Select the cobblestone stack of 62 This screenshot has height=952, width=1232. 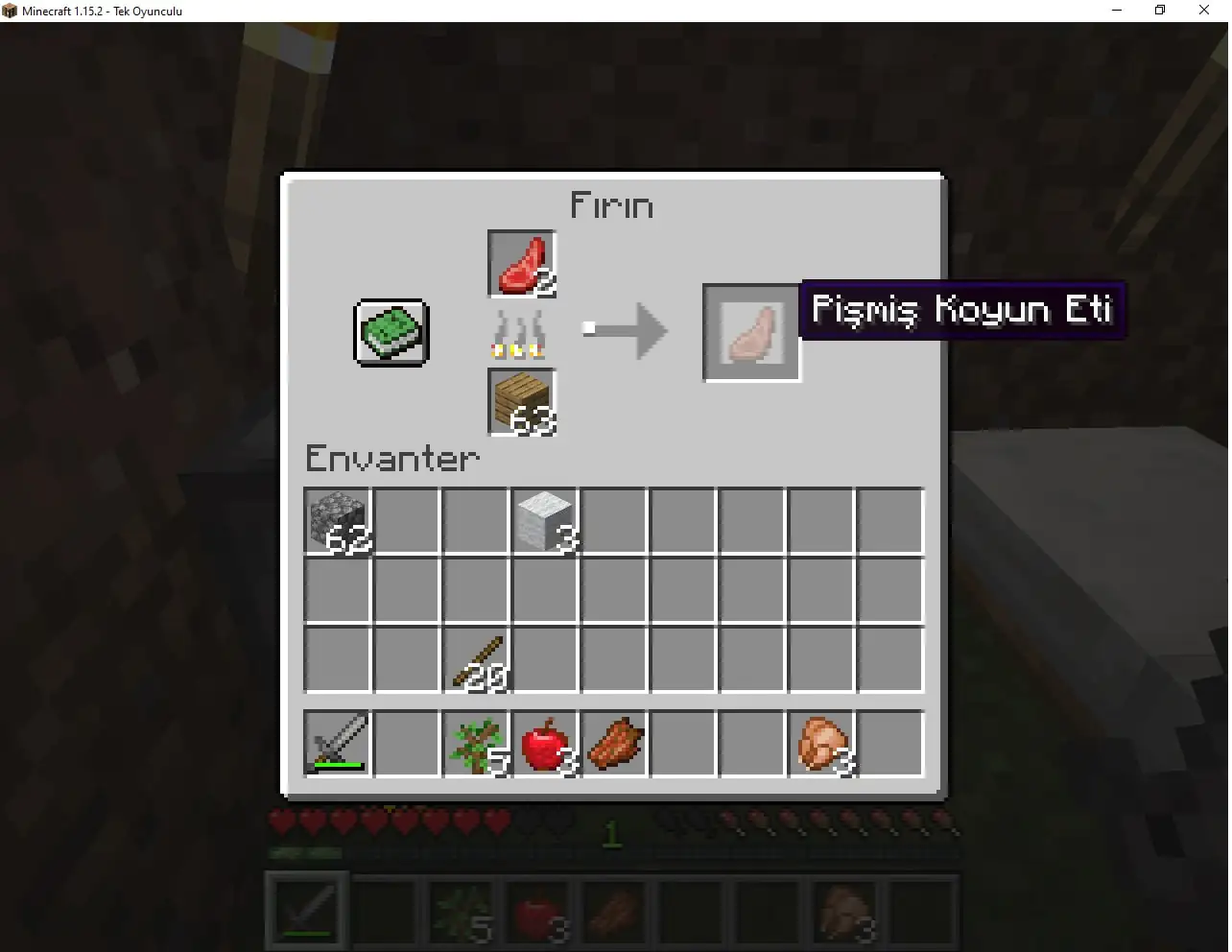click(x=337, y=521)
